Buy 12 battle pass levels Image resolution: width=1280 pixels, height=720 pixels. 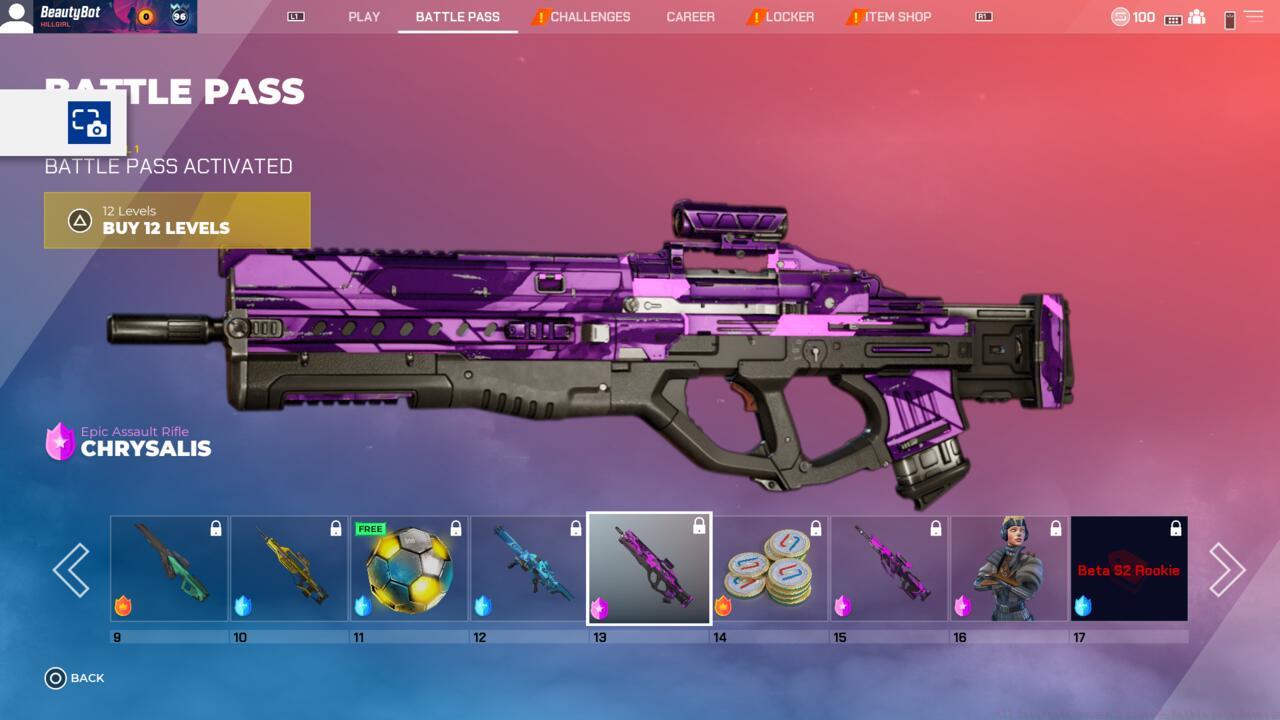click(x=177, y=220)
